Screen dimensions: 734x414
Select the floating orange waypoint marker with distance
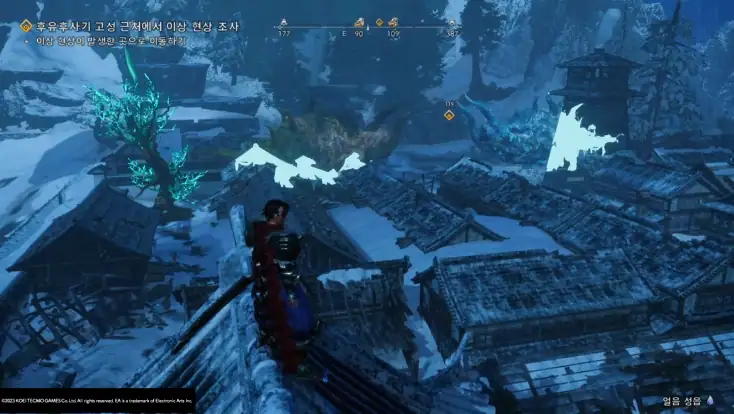(449, 114)
